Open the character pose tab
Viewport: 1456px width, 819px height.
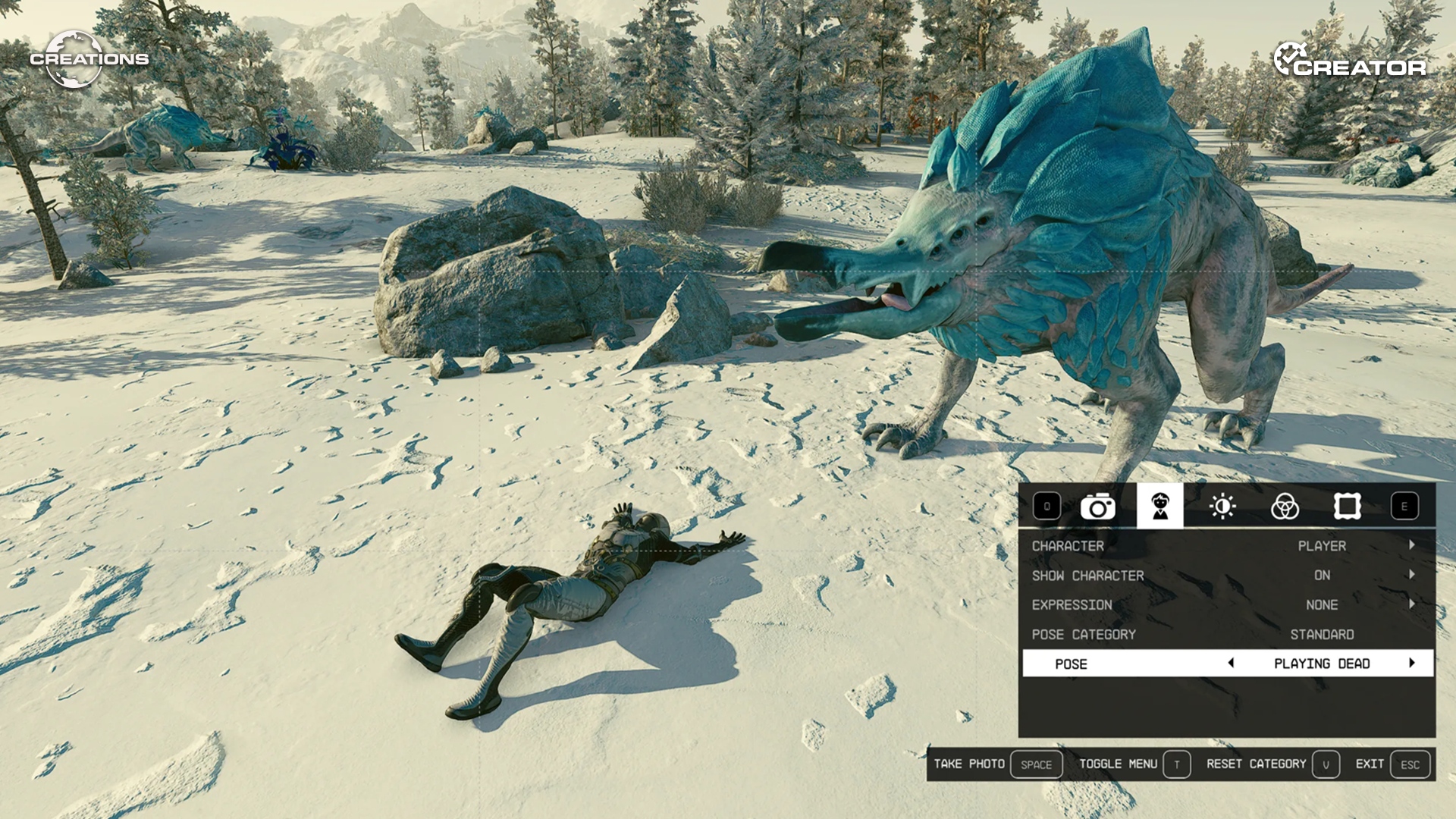[x=1159, y=506]
